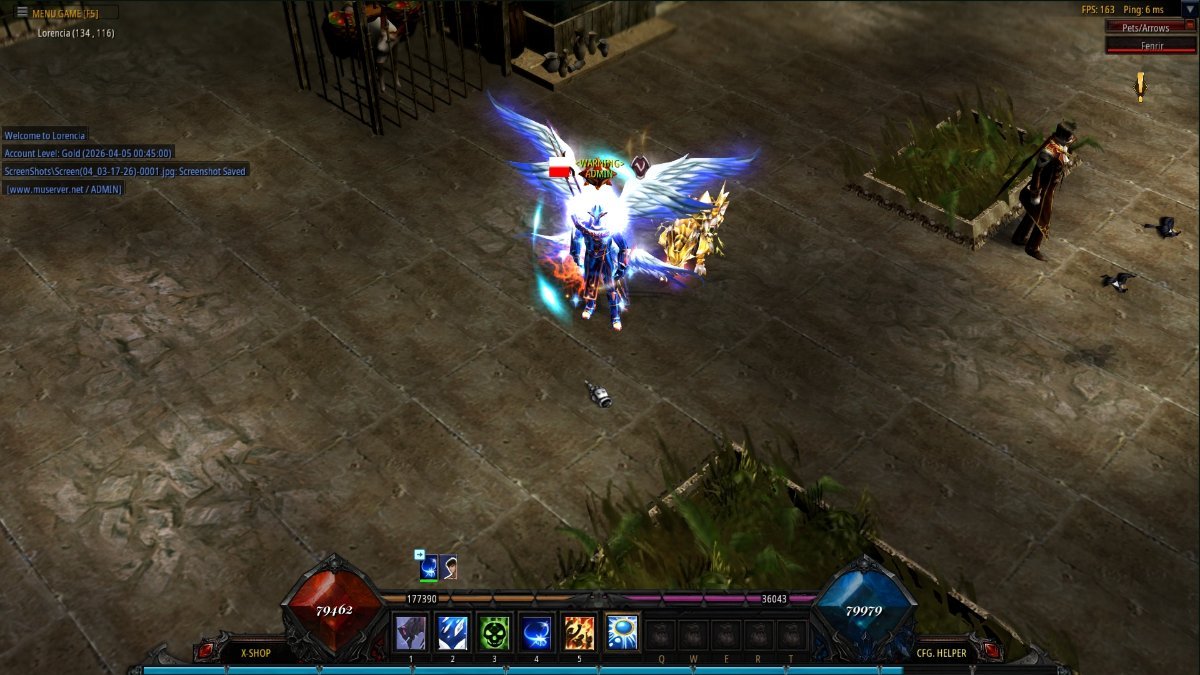This screenshot has width=1200, height=675.
Task: Open the X-Shop
Action: (x=256, y=653)
